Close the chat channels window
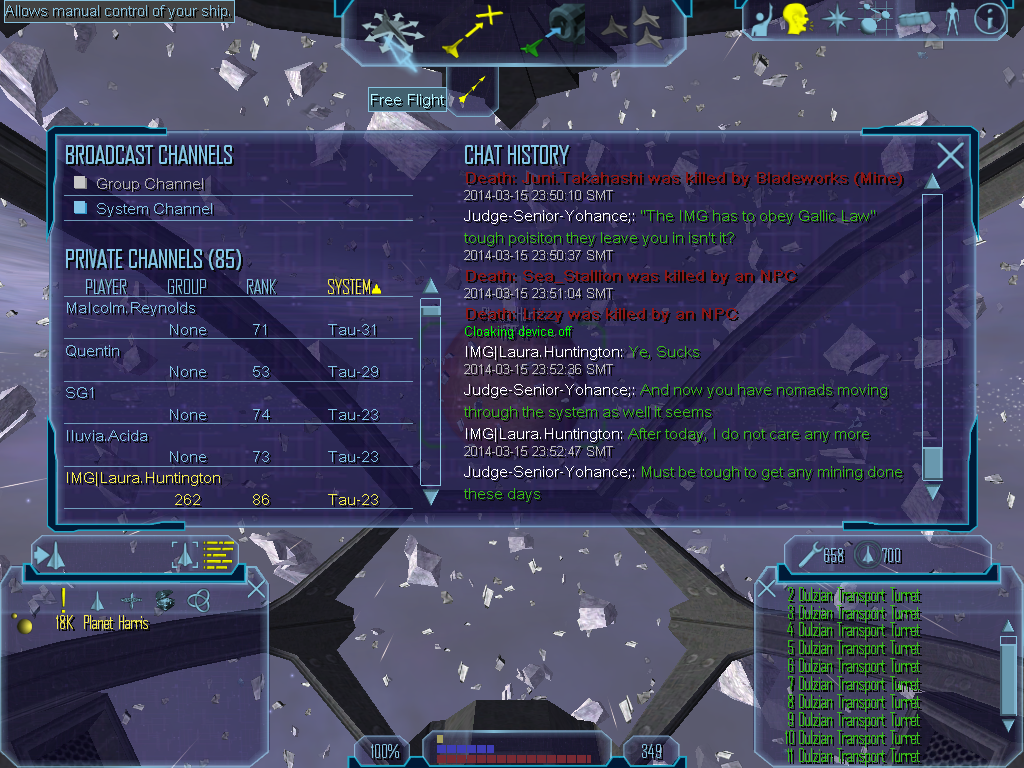Screen dimensions: 1024x768 [950, 155]
